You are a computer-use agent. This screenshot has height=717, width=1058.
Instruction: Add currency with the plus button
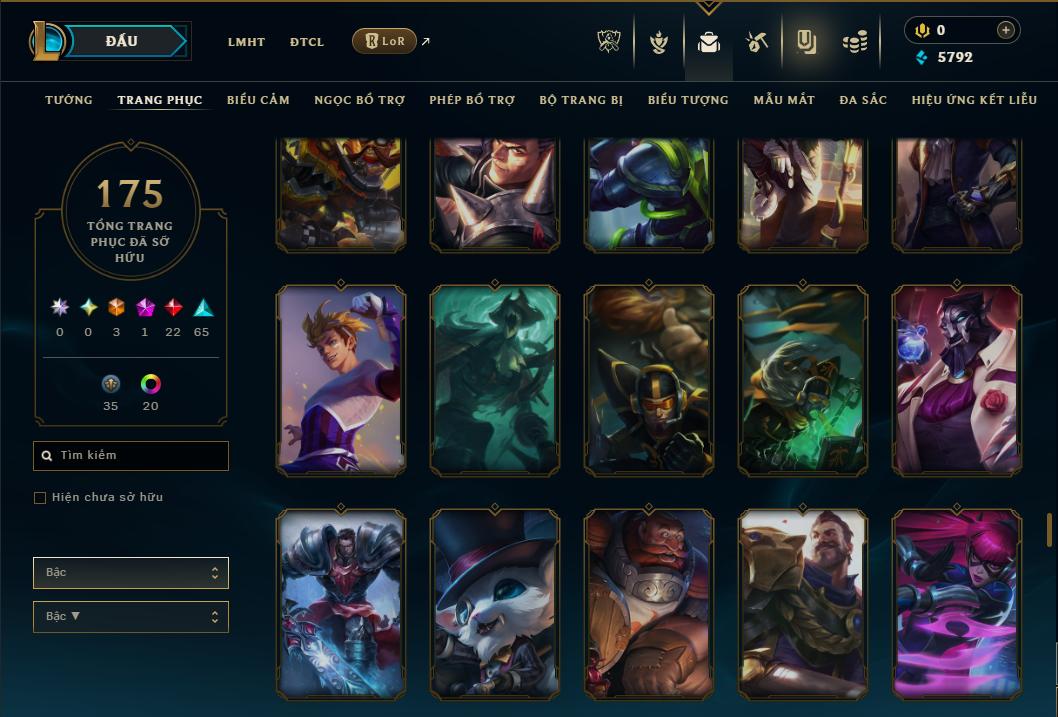pos(1005,30)
